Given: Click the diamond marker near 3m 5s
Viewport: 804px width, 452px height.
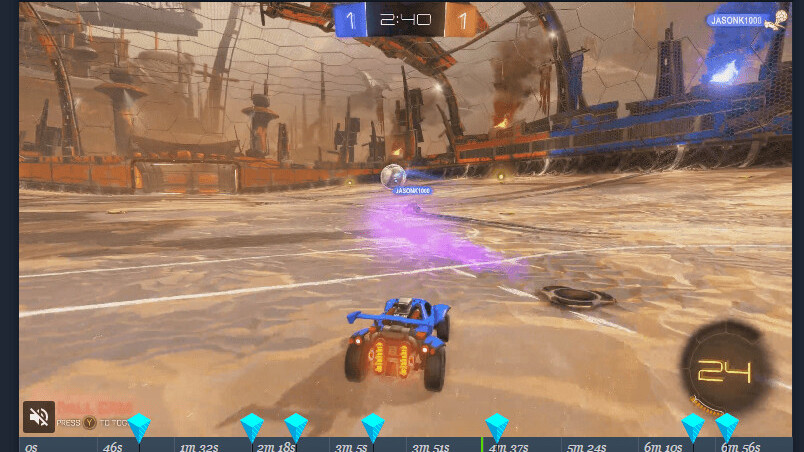Looking at the screenshot, I should click(x=373, y=426).
